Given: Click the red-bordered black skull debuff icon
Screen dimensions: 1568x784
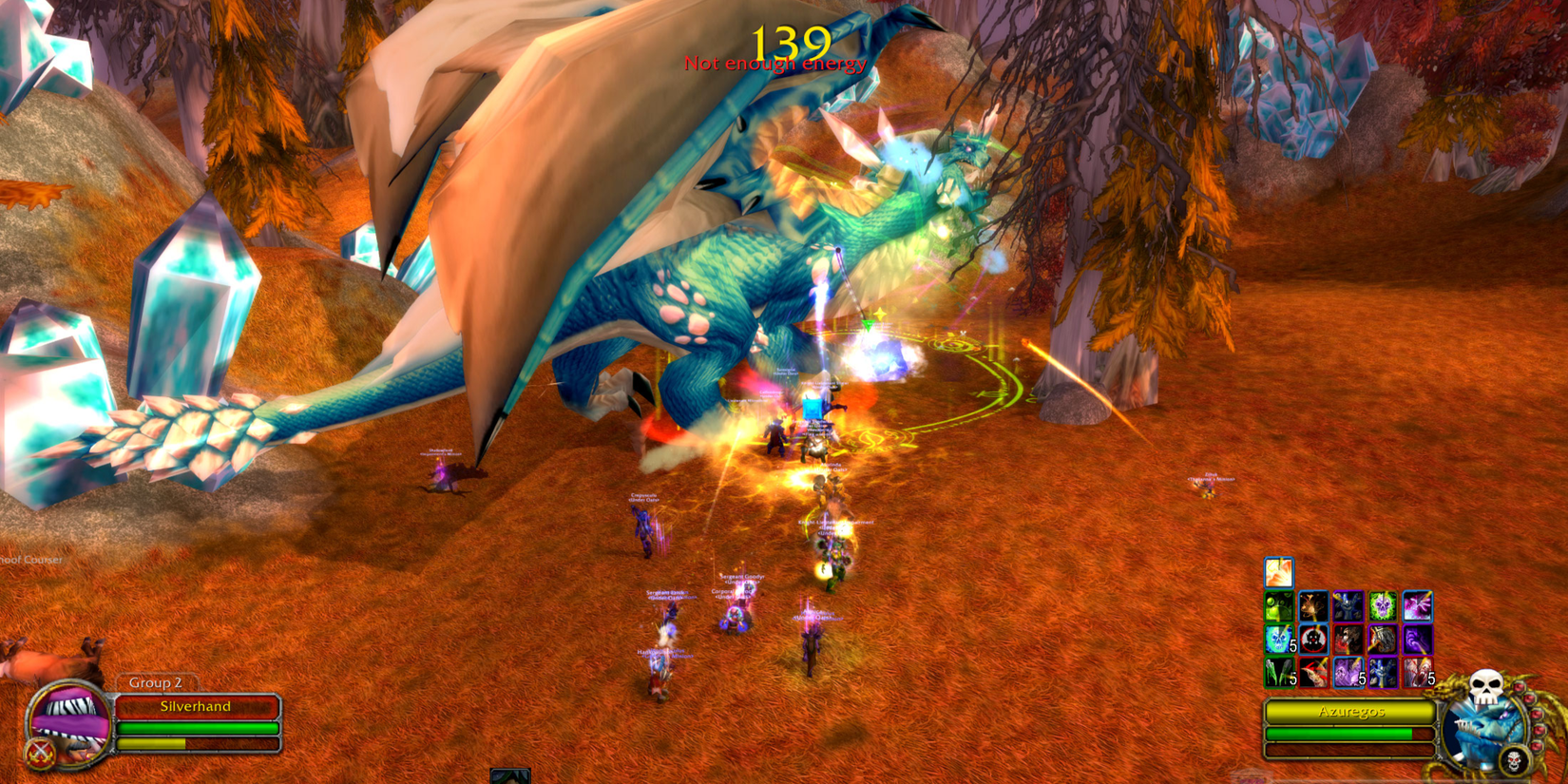Looking at the screenshot, I should click(x=1316, y=640).
